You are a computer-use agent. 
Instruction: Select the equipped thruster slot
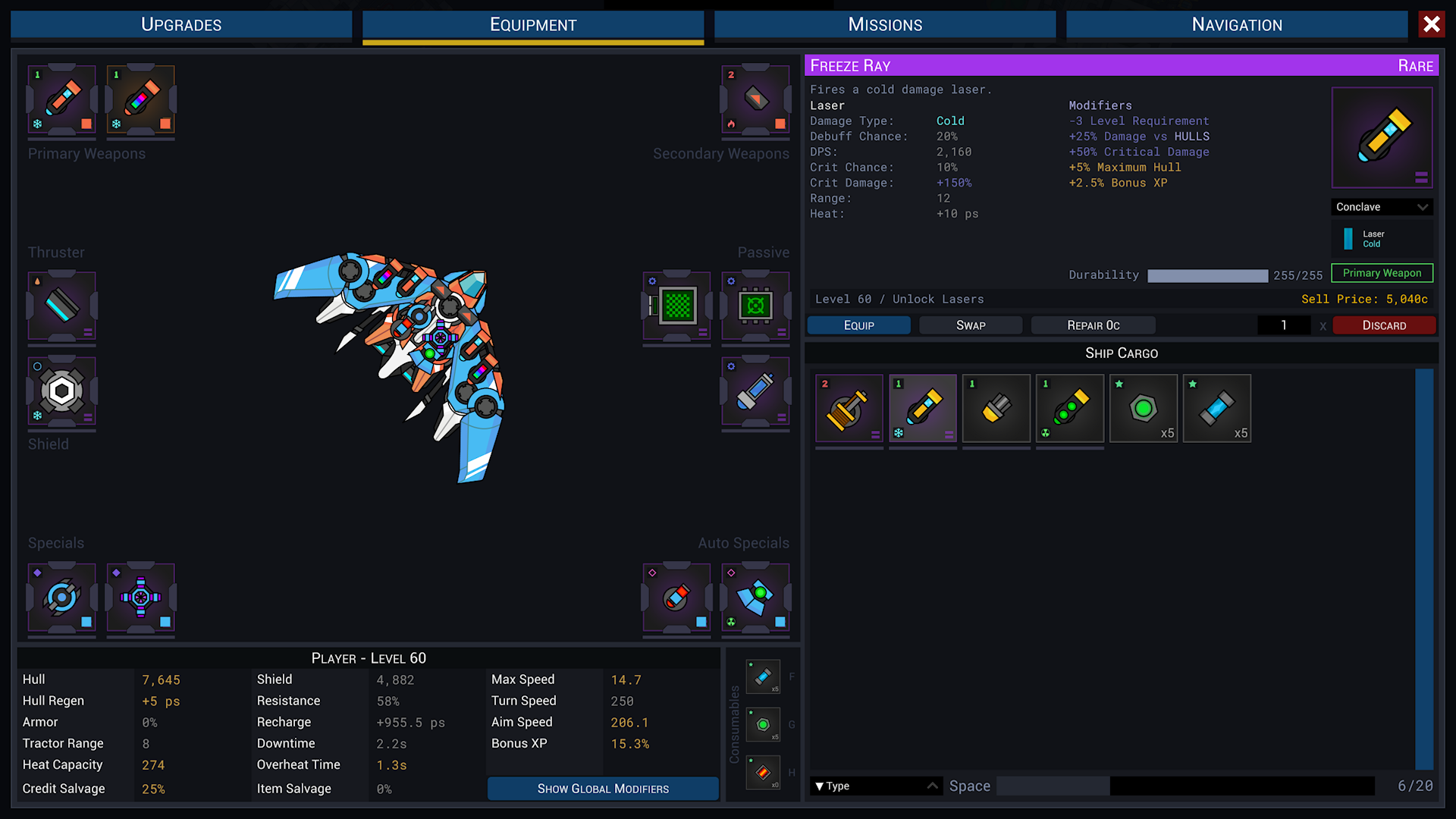(62, 306)
